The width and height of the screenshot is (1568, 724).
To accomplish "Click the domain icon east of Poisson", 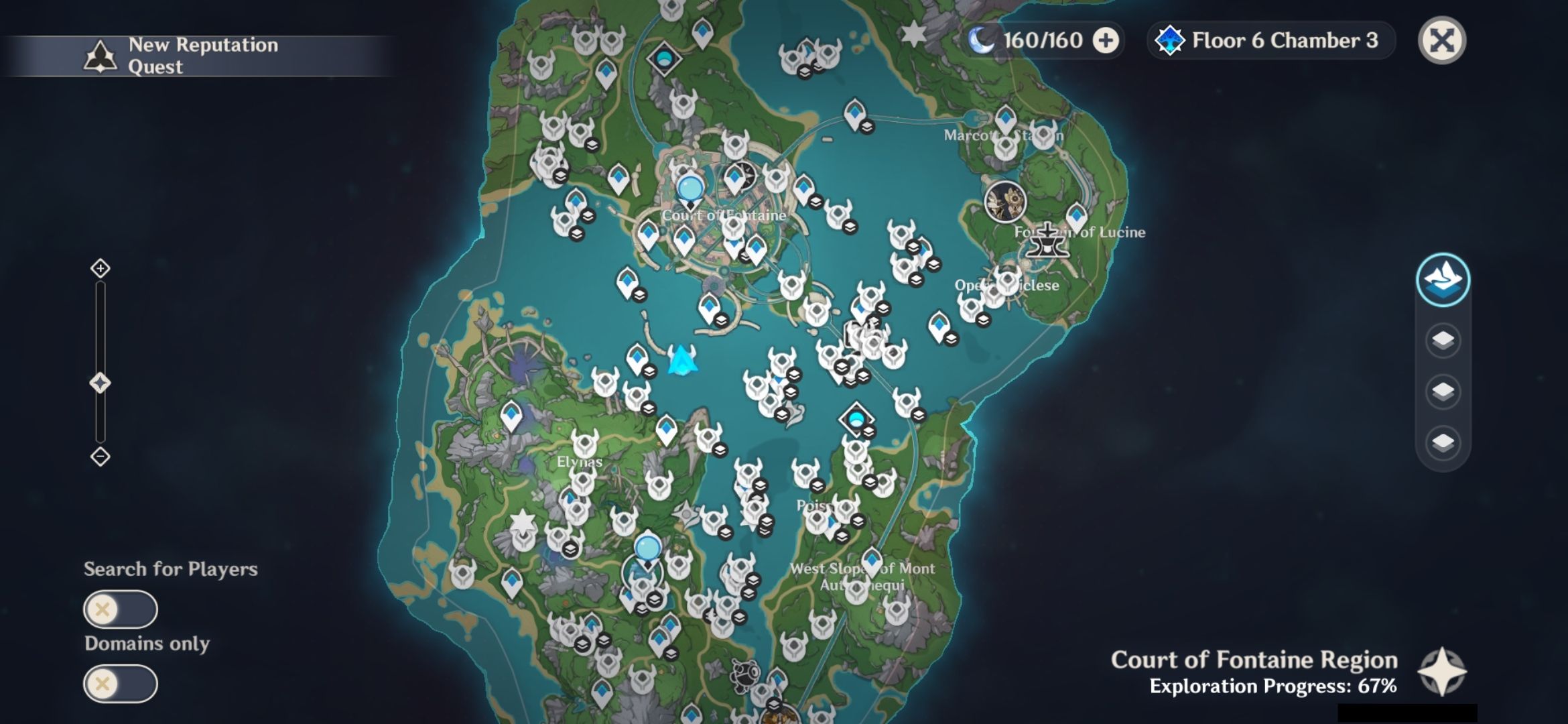I will pos(856,420).
